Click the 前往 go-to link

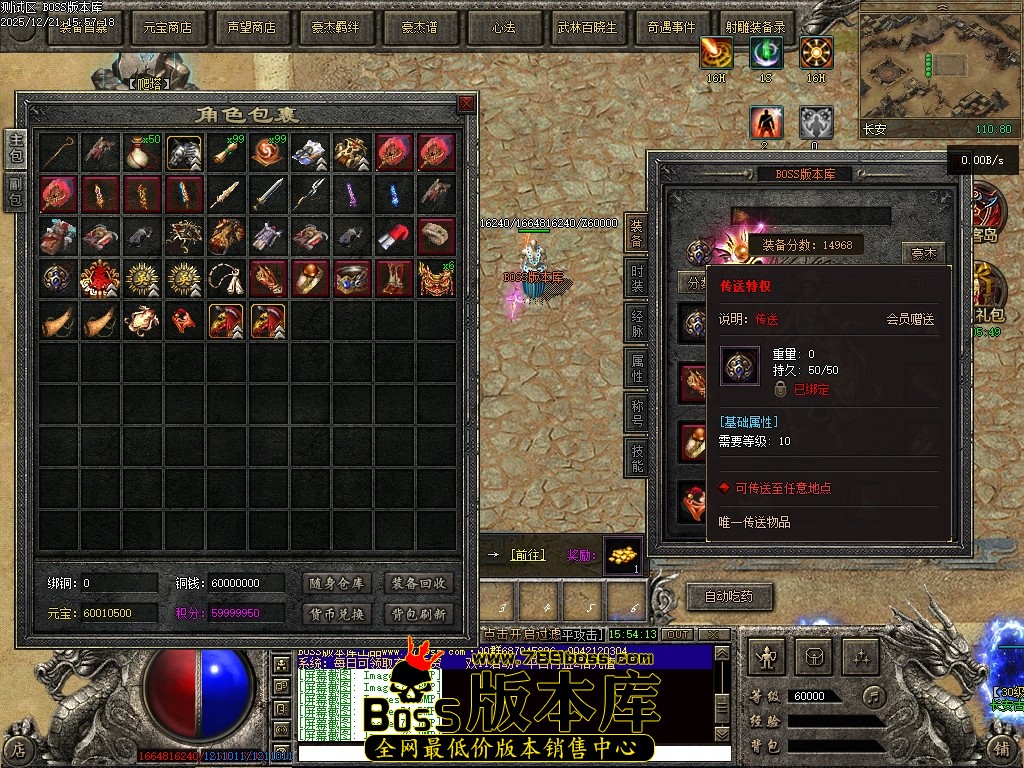pos(528,555)
